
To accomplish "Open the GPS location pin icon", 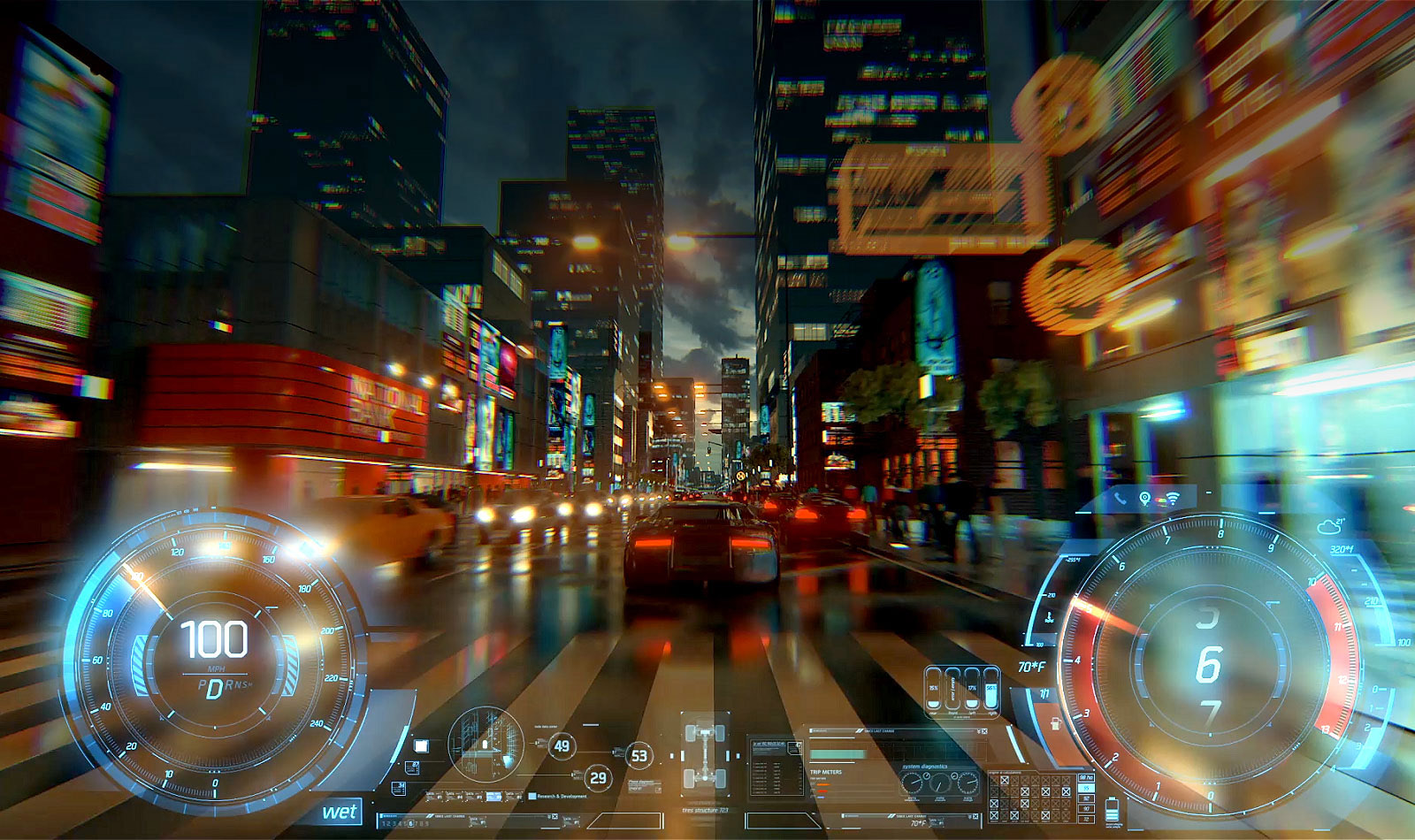I will pyautogui.click(x=1144, y=497).
